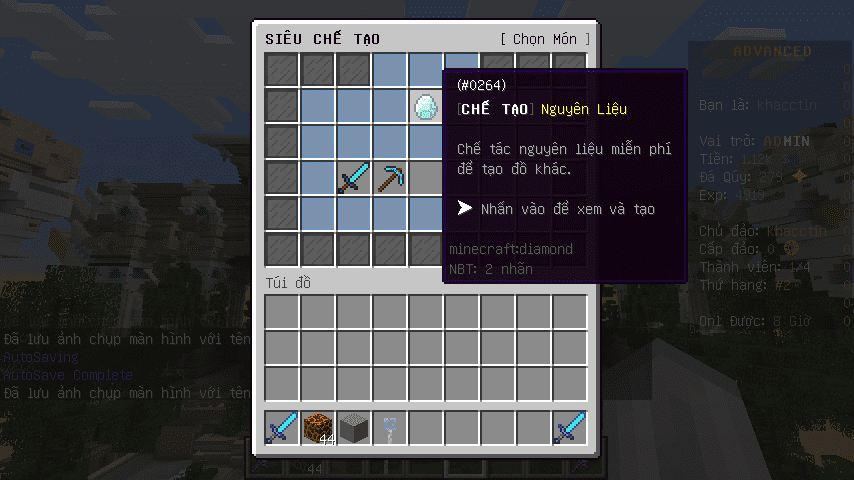Screen dimensions: 854x480
Task: Select the gray stone block in the hotbar
Action: 354,428
